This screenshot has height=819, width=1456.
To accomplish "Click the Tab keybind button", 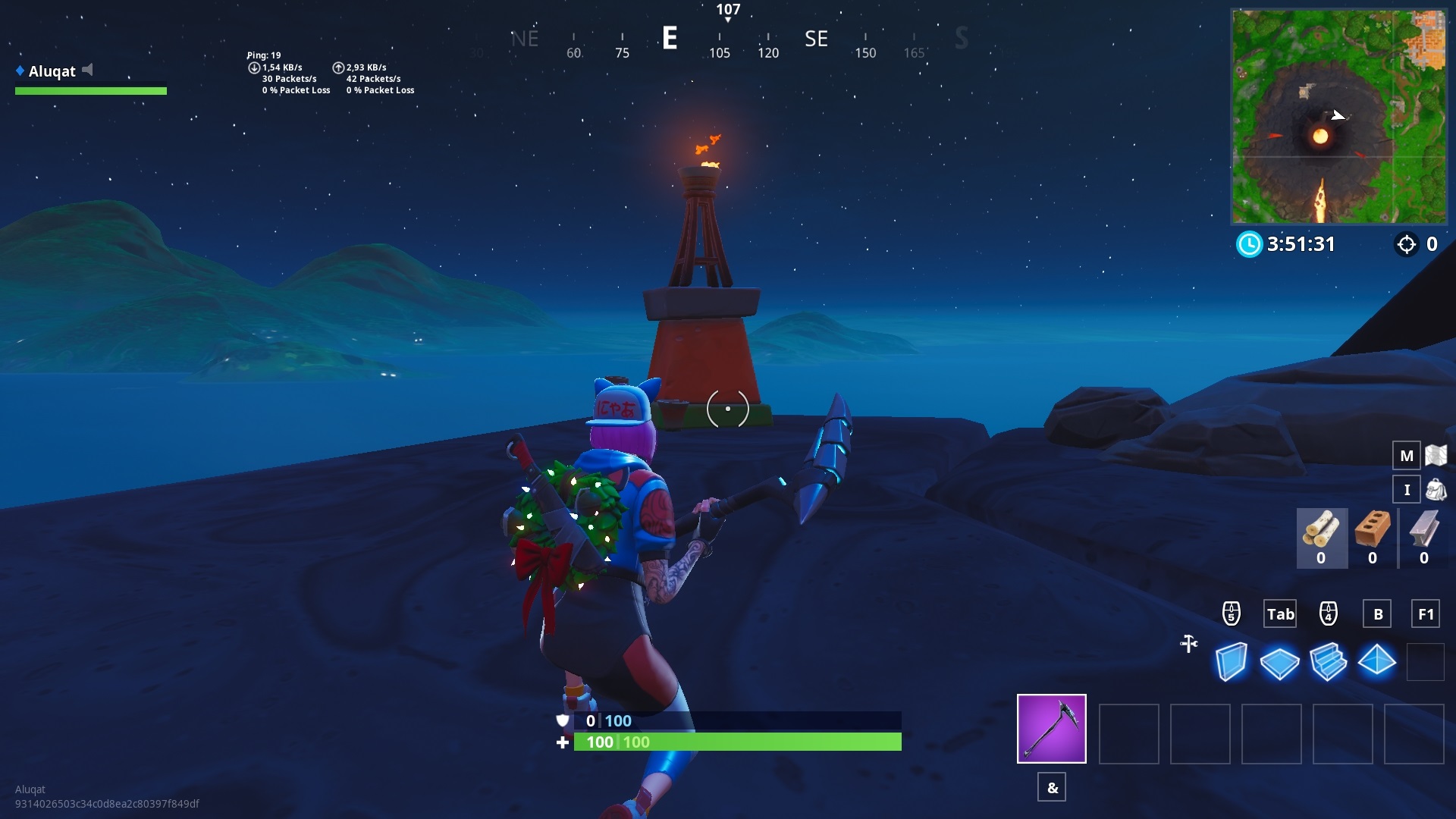I will (1280, 614).
